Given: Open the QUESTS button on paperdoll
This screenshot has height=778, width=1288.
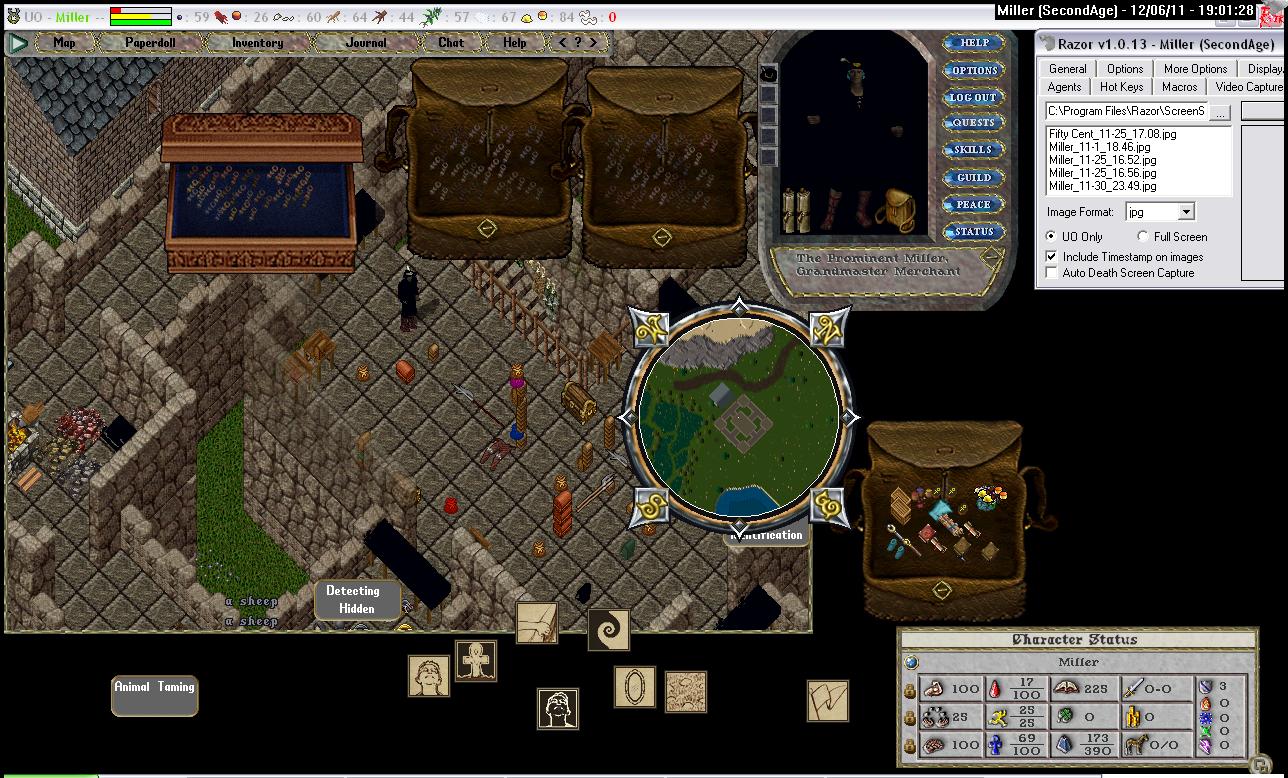Looking at the screenshot, I should 973,124.
